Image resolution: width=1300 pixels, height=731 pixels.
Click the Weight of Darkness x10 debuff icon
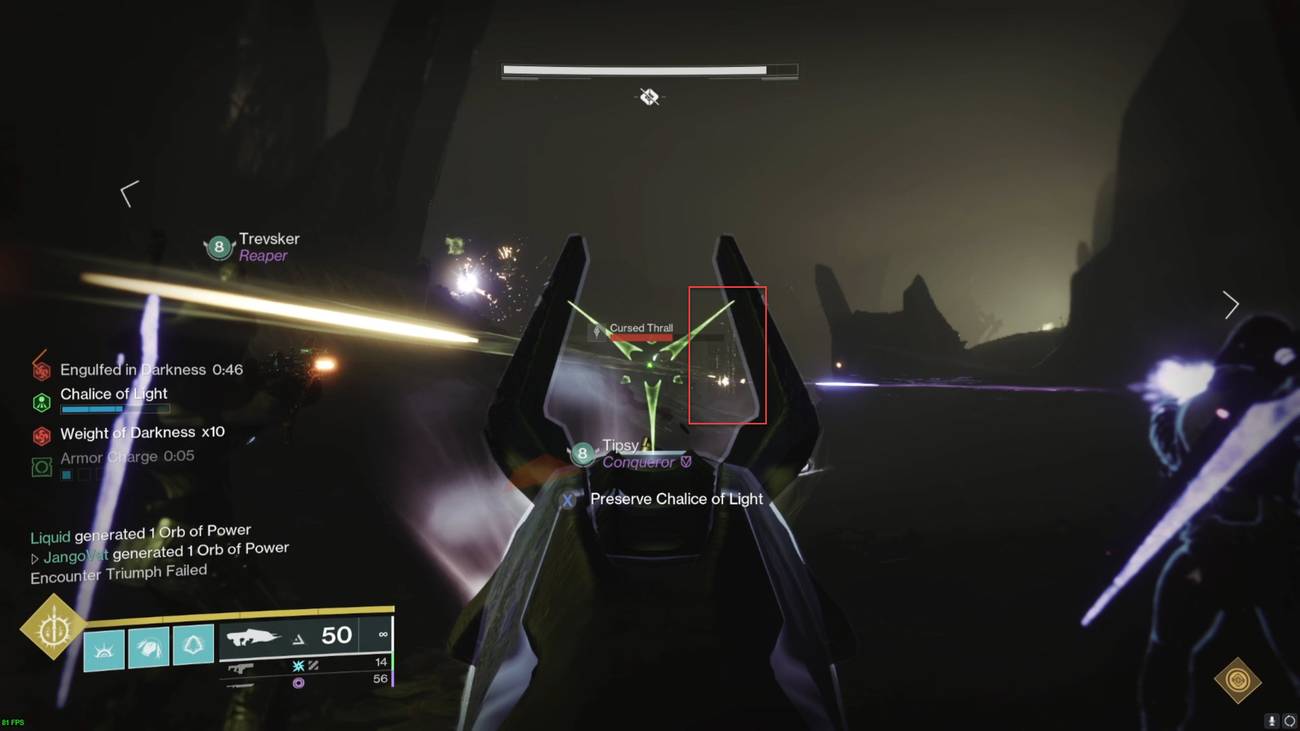click(x=40, y=434)
